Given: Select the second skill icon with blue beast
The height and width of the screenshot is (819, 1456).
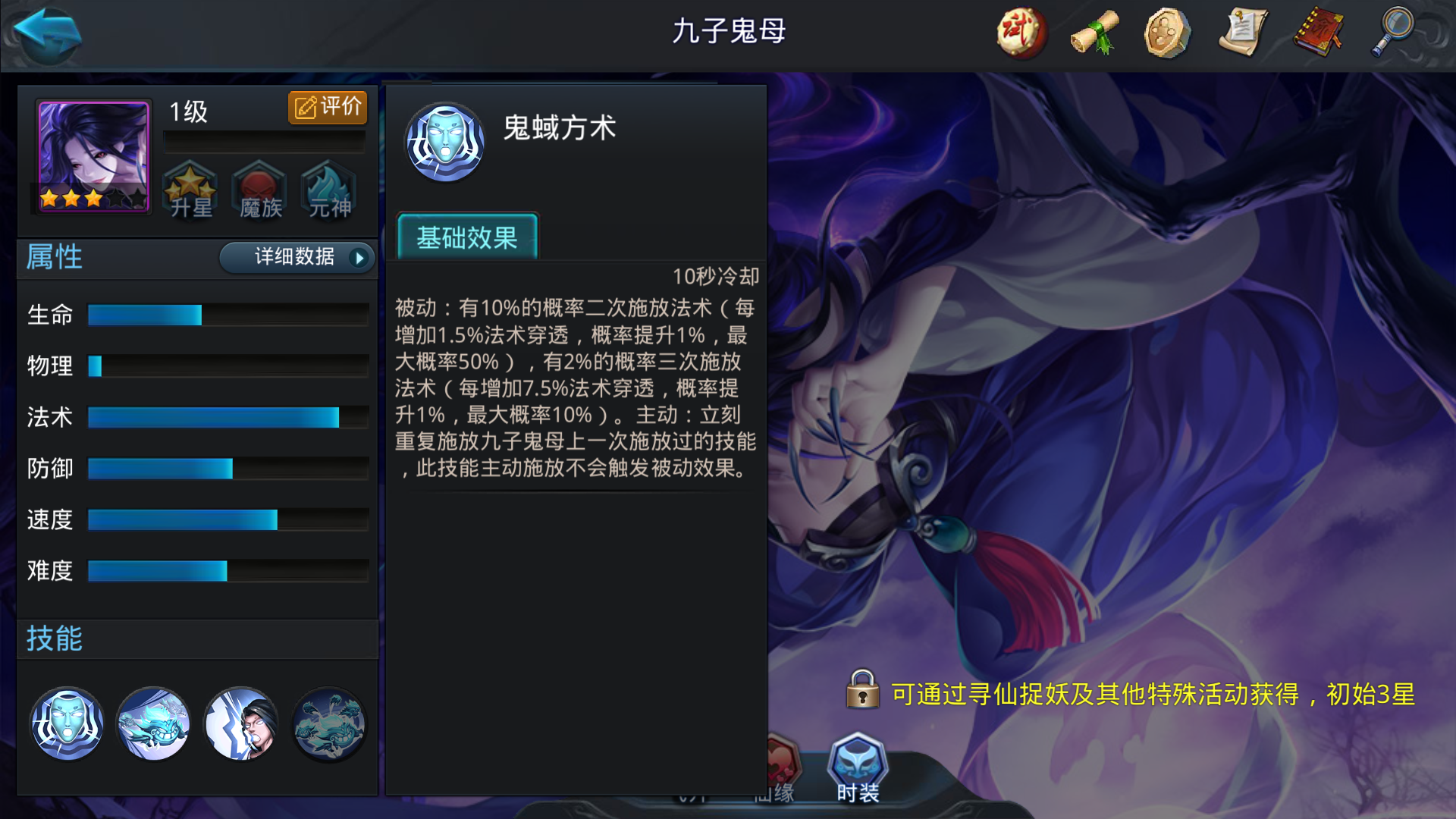Looking at the screenshot, I should point(154,724).
